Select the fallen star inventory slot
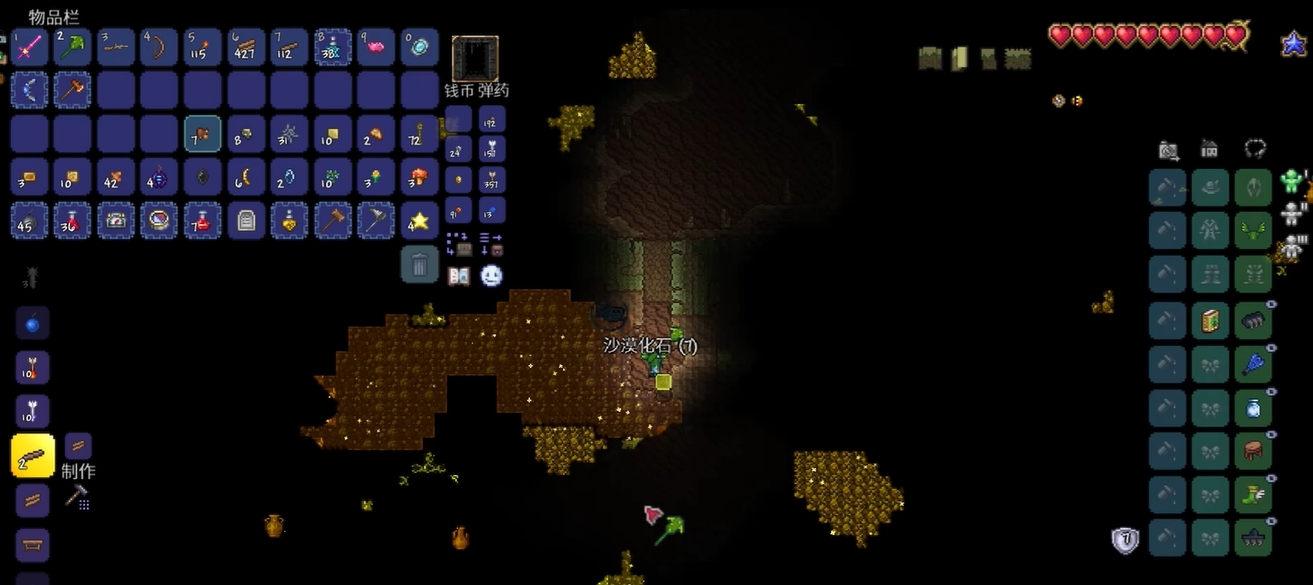Screen dimensions: 1313x585 coord(420,220)
